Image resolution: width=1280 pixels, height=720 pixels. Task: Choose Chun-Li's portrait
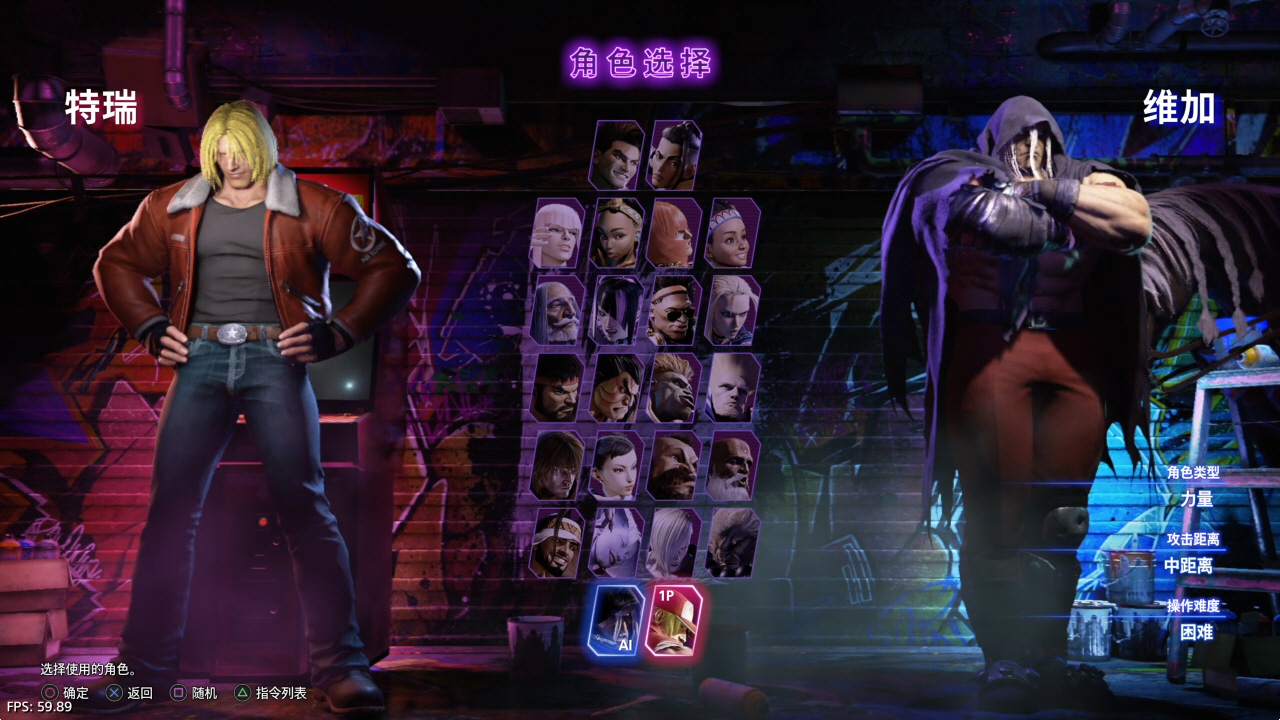[616, 466]
